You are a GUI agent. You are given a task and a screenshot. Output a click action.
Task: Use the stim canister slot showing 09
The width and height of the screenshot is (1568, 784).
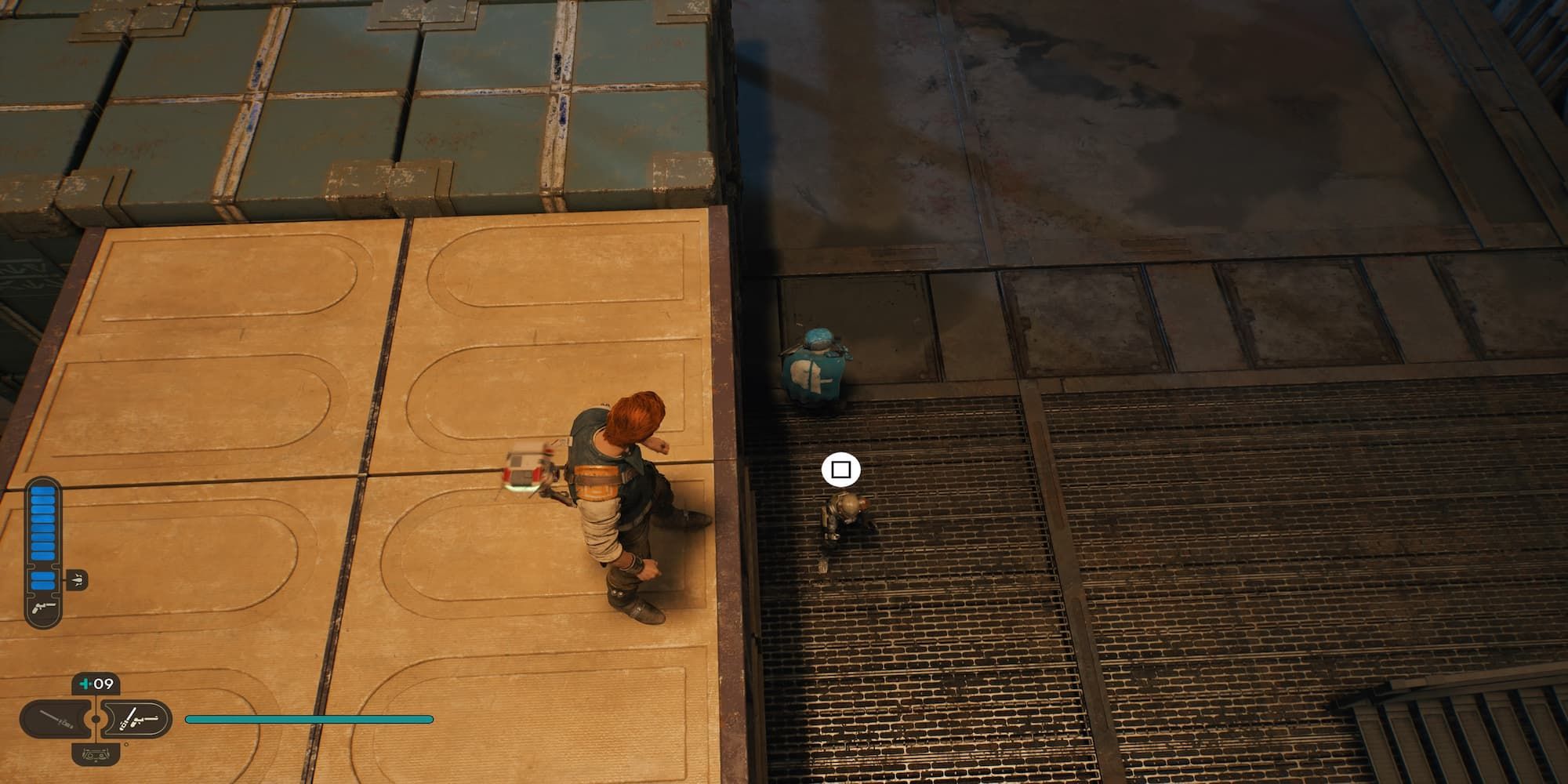[96, 684]
